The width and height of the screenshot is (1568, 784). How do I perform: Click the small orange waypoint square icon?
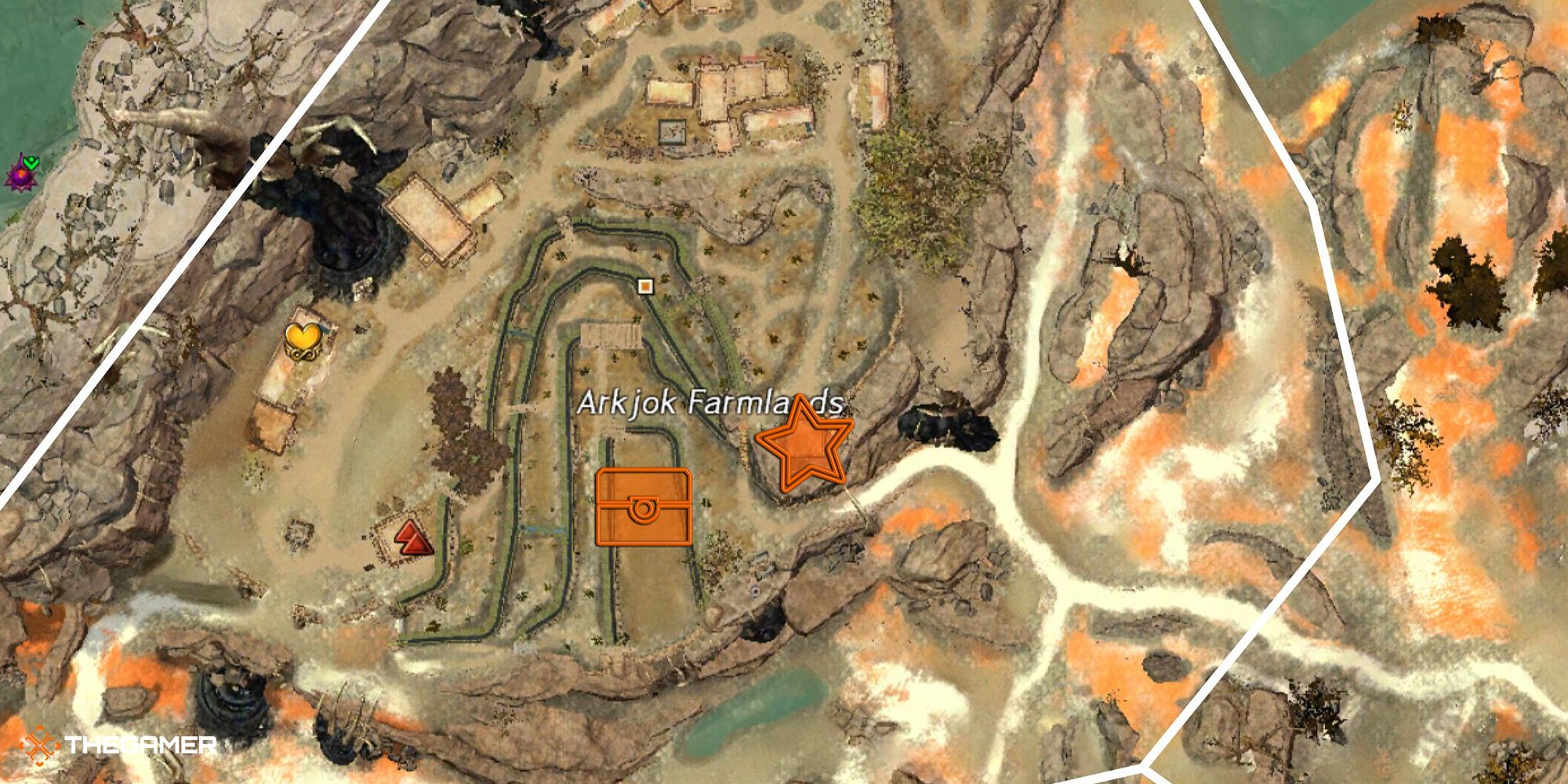[646, 288]
